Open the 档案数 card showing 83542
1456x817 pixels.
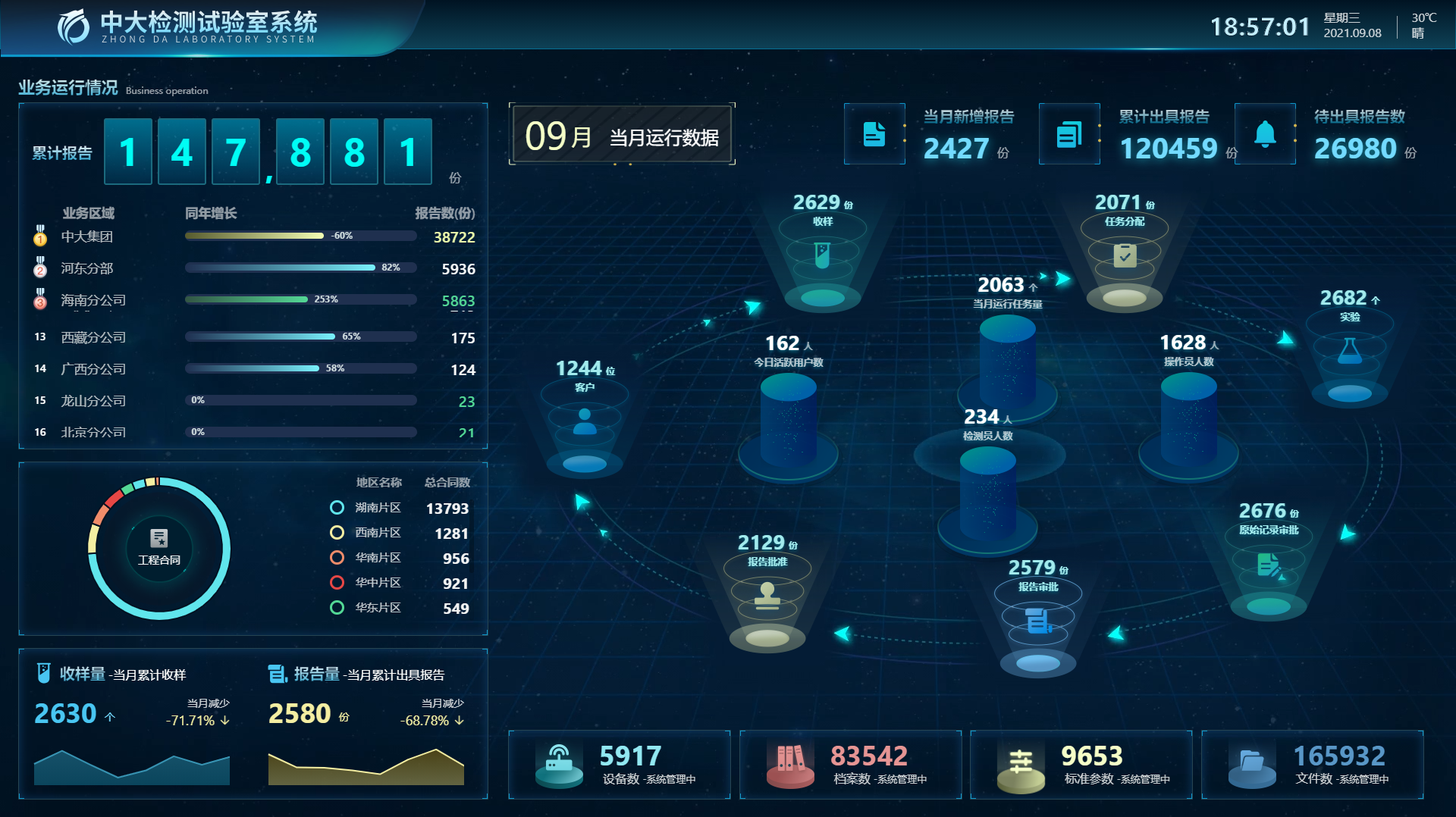[x=850, y=764]
